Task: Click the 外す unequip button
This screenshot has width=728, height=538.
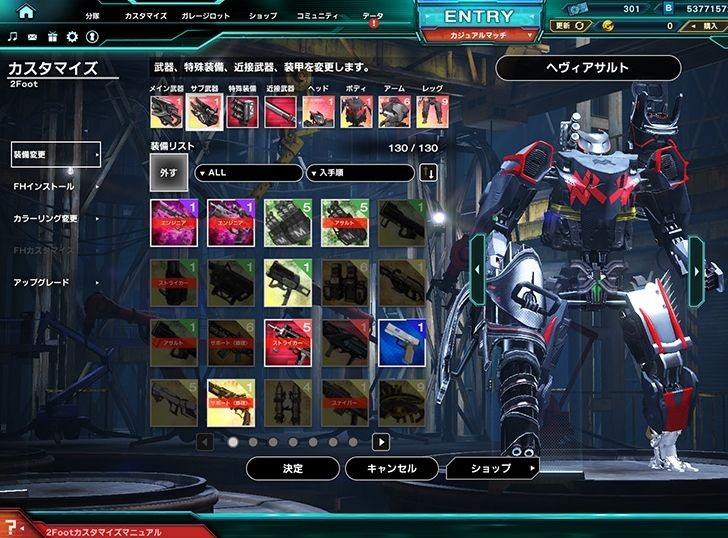Action: pyautogui.click(x=169, y=173)
